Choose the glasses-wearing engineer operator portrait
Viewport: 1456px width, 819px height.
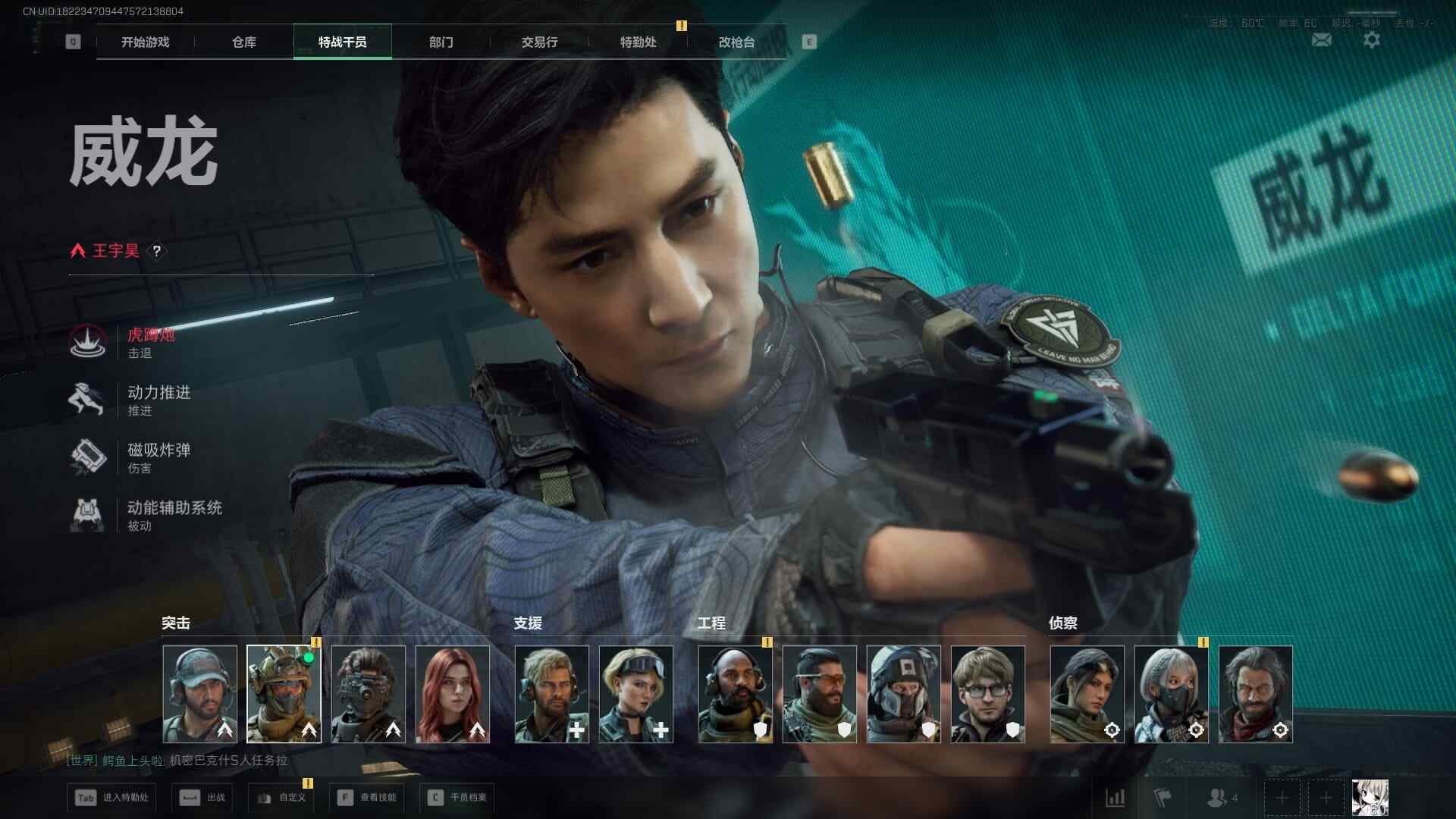coord(987,694)
